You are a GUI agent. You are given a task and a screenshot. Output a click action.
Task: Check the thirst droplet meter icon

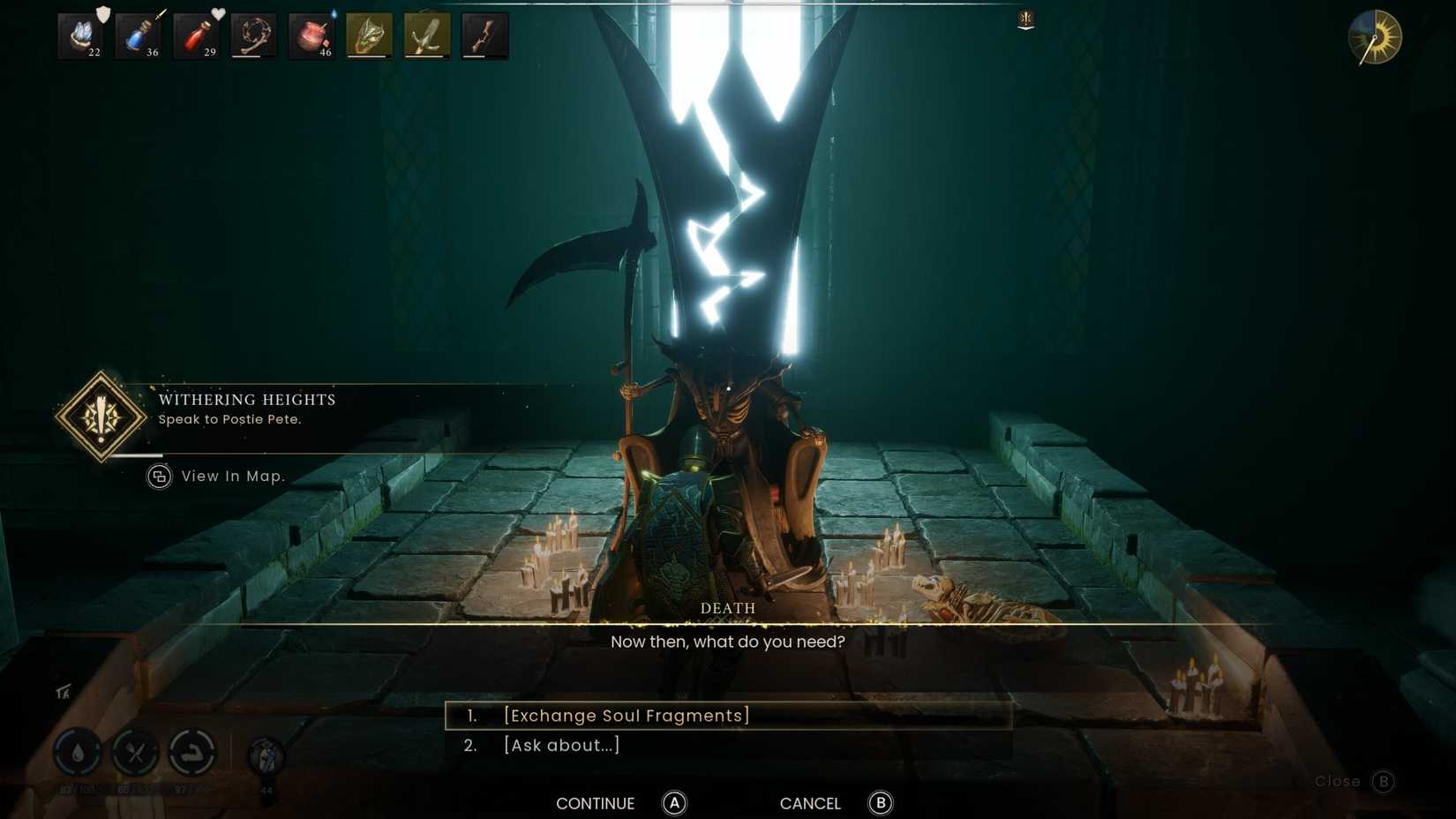point(78,755)
